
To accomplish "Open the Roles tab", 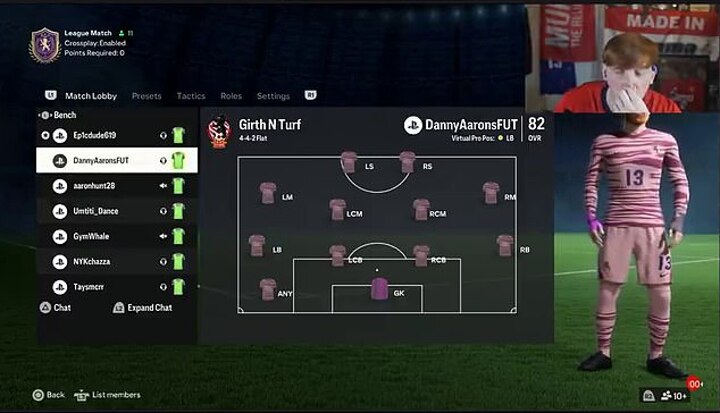I will 231,96.
